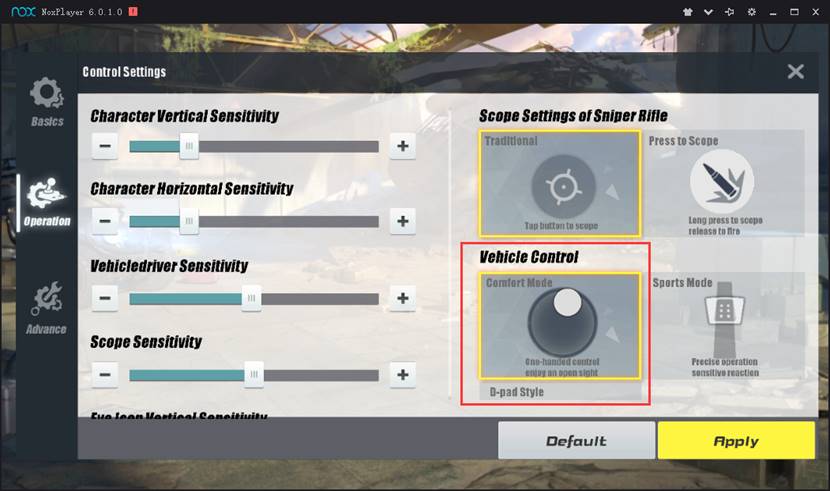Increase Vehicledriver Sensitivity with the plus button
Viewport: 830px width, 491px height.
pyautogui.click(x=402, y=297)
